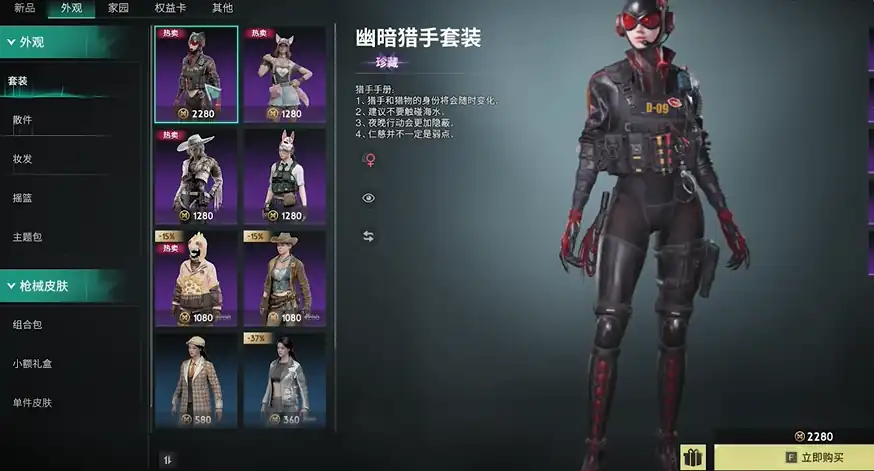Open the 家园 tab

[118, 8]
